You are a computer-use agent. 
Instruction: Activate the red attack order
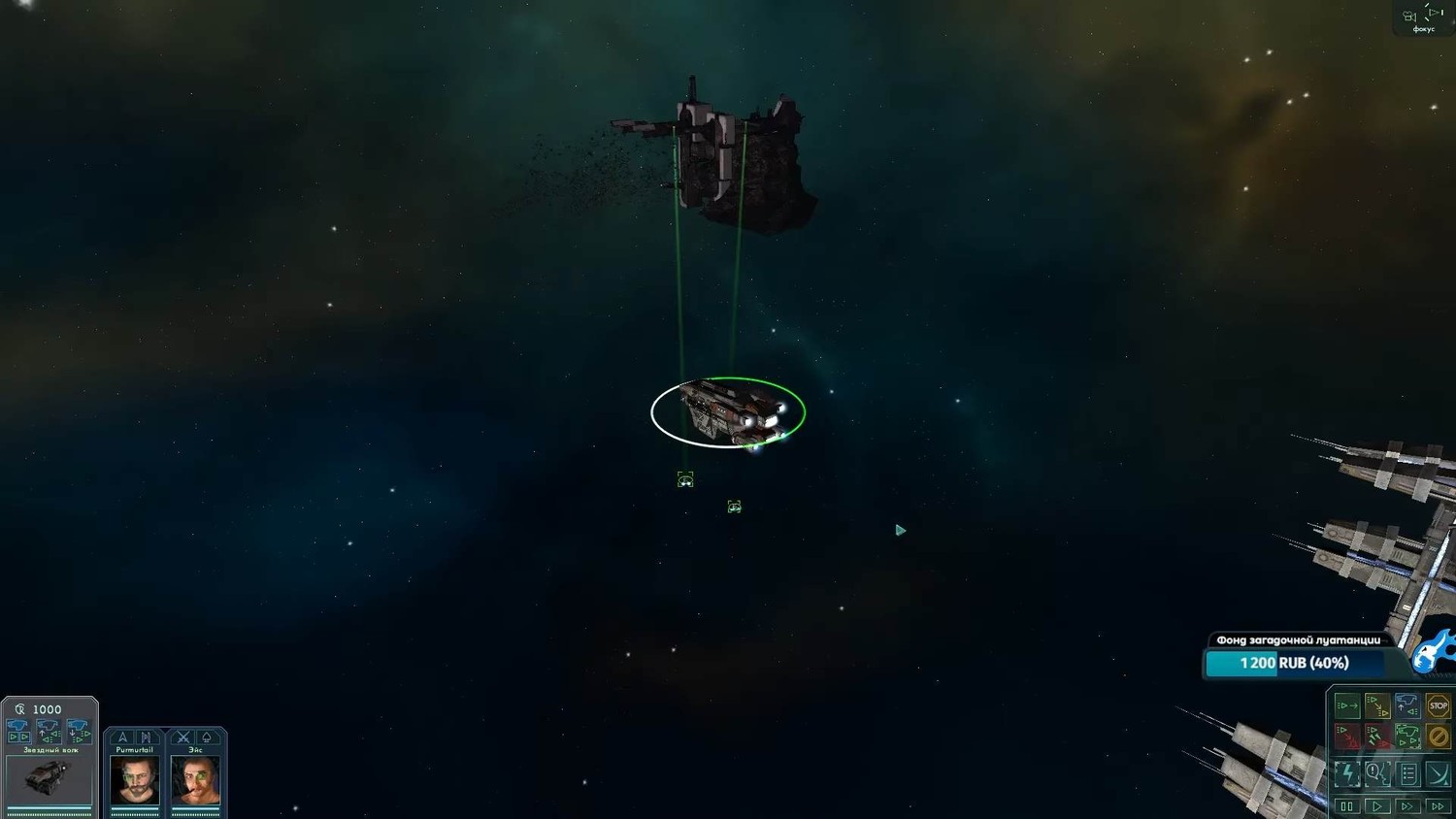(1346, 737)
